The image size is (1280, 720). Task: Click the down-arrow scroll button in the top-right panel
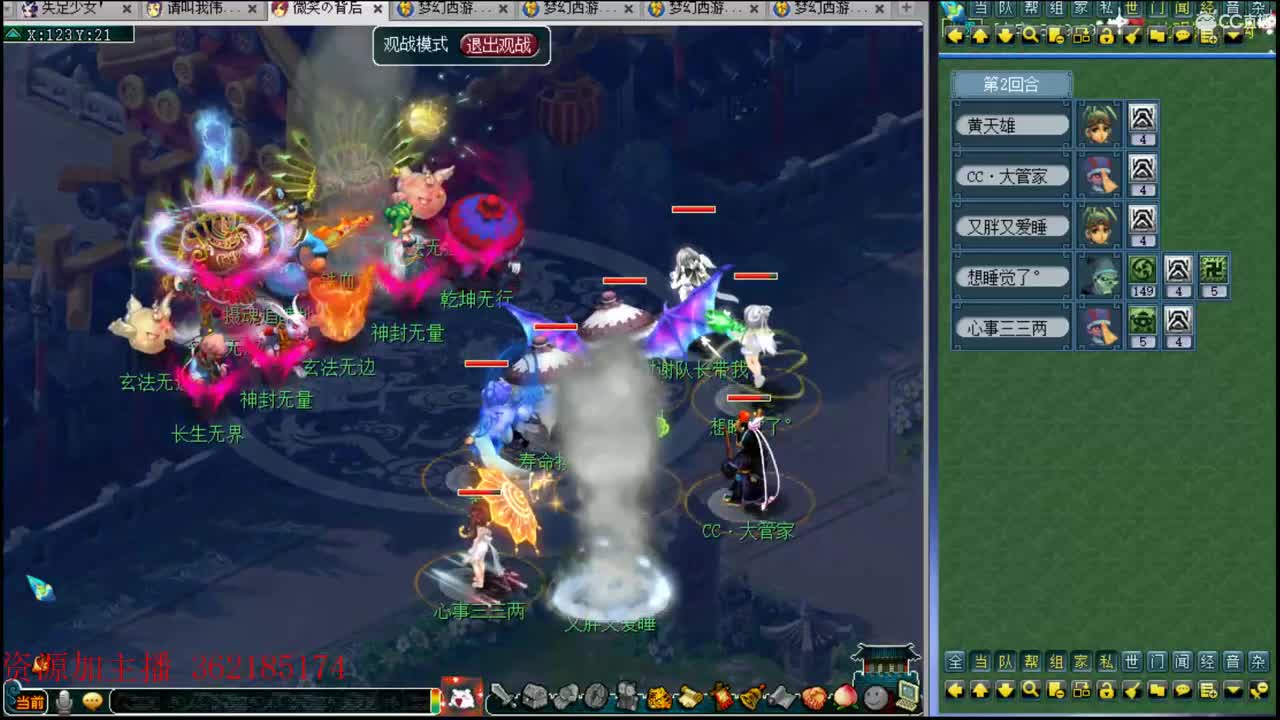1006,37
